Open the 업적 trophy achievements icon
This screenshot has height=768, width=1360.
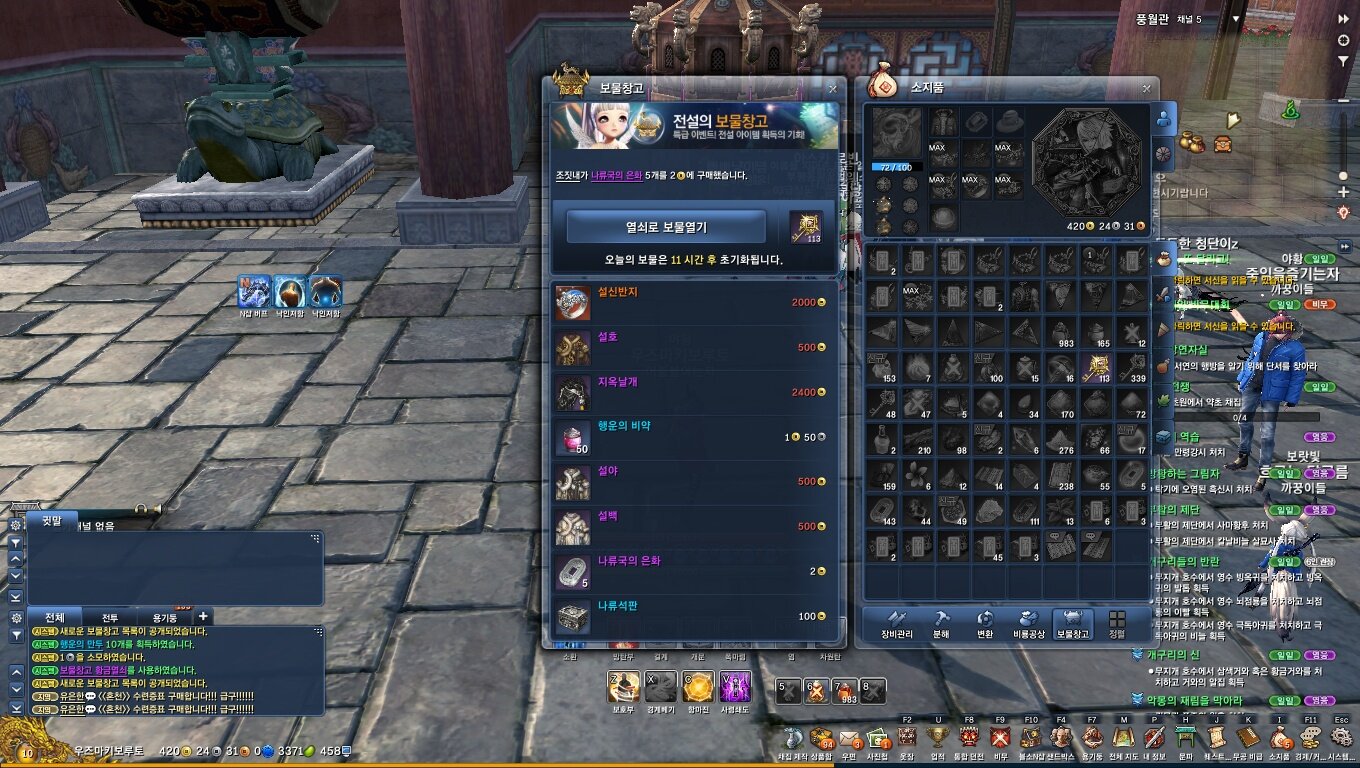[x=939, y=739]
